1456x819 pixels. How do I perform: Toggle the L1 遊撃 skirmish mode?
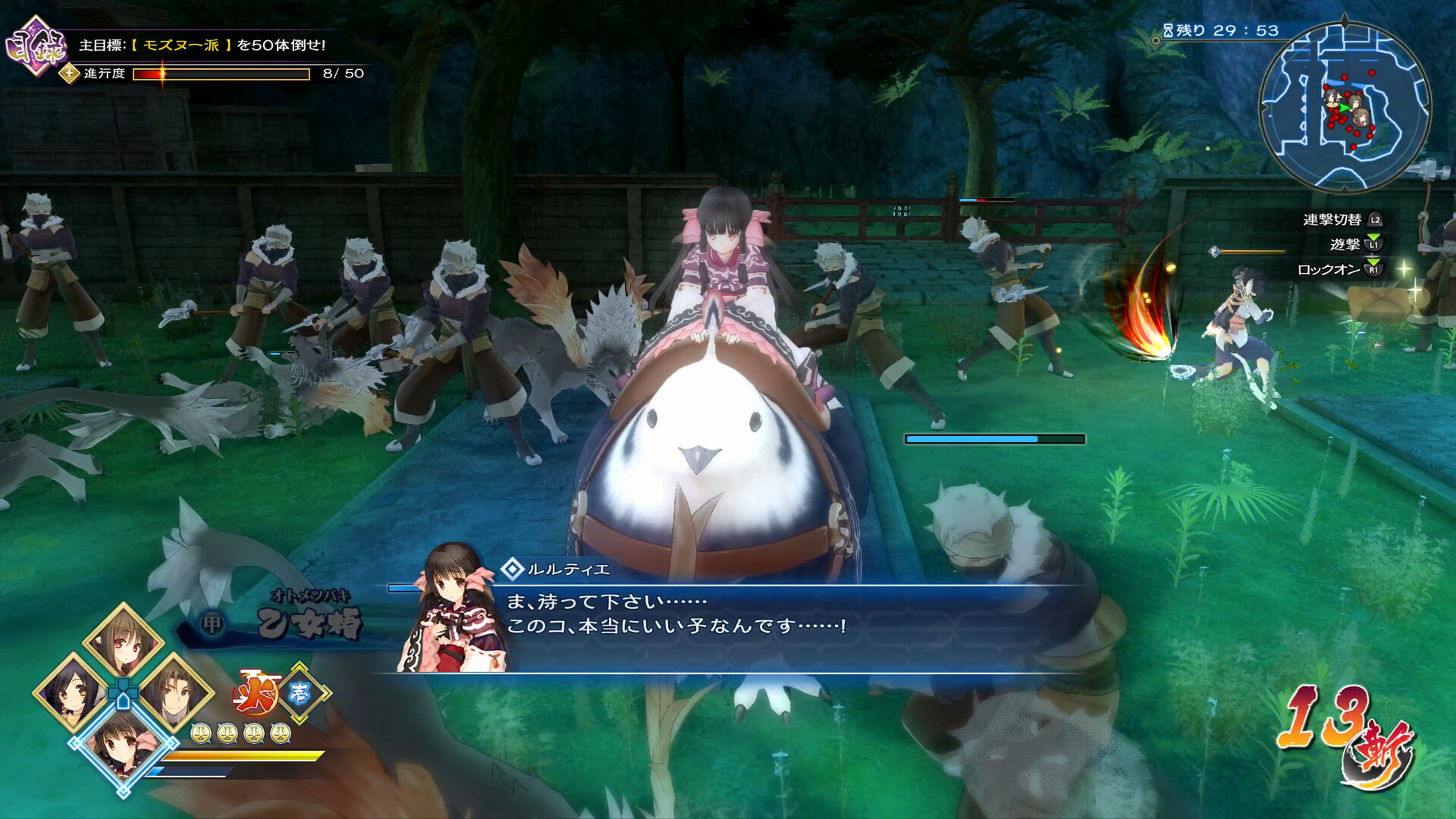coord(1373,246)
